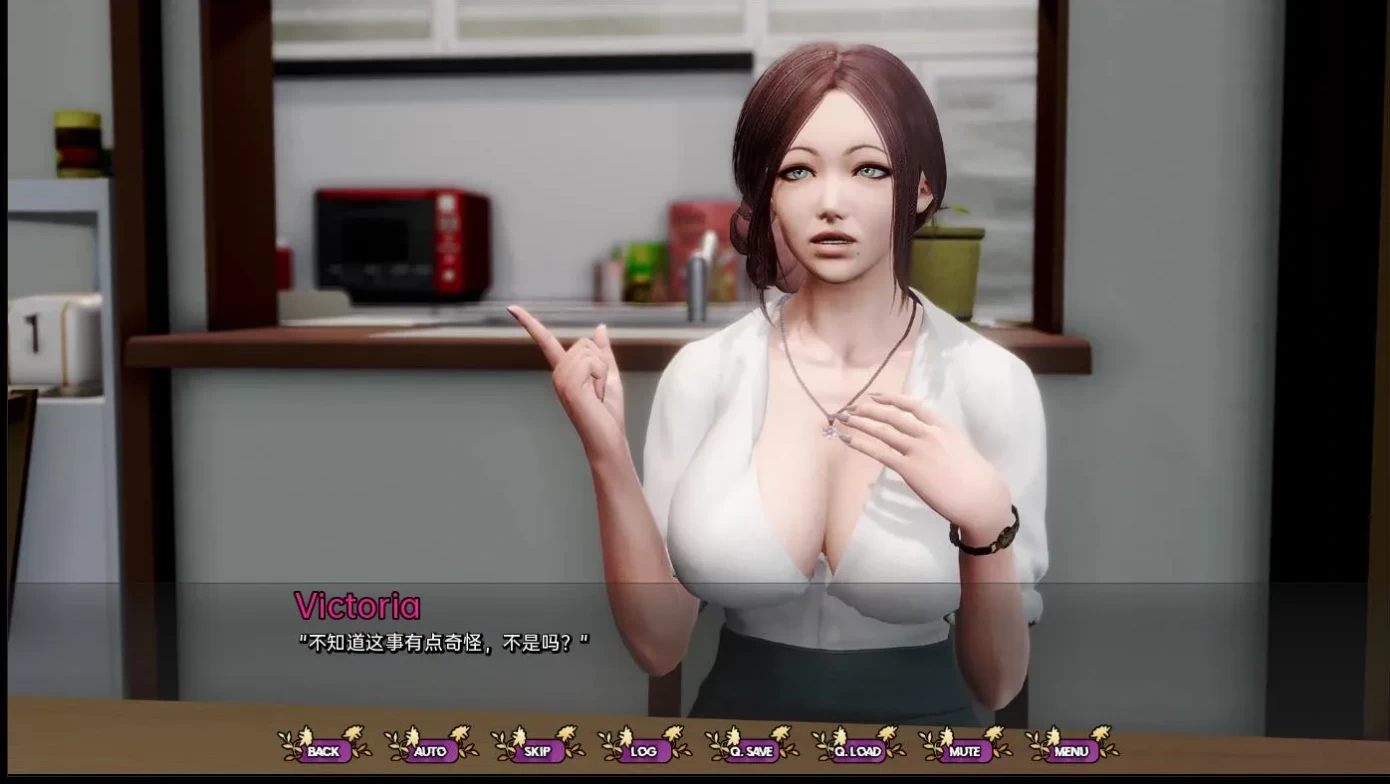Open the dialogue LOG
The width and height of the screenshot is (1390, 784).
pos(644,750)
